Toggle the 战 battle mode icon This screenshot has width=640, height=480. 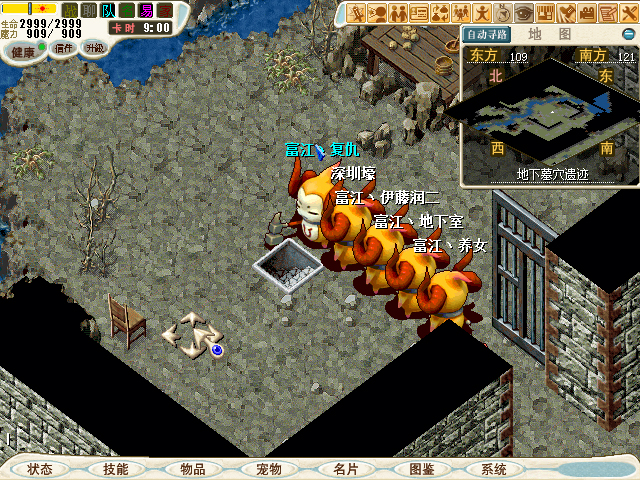click(70, 10)
